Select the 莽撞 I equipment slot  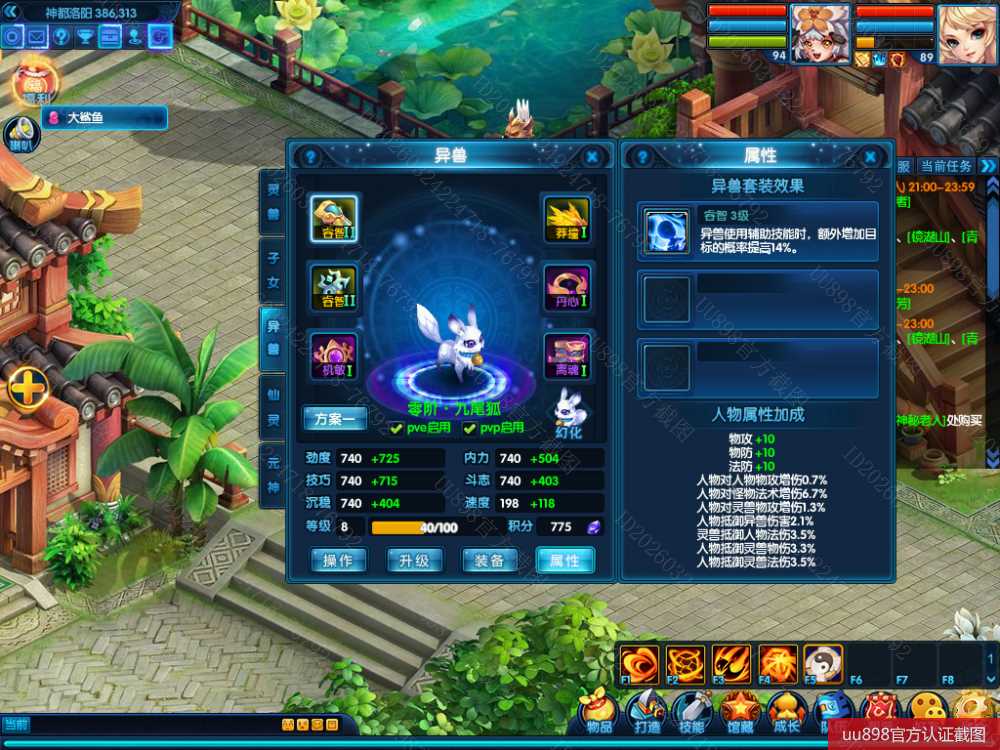pyautogui.click(x=566, y=218)
